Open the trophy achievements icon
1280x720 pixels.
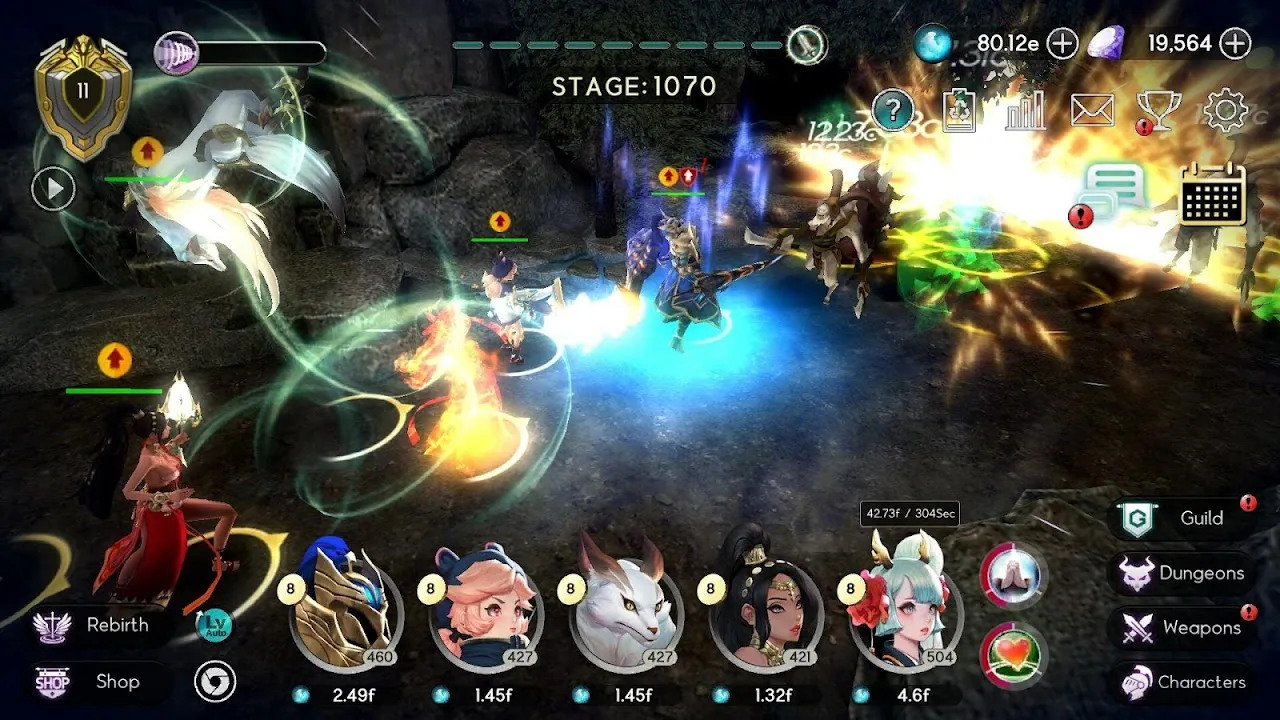click(1159, 110)
